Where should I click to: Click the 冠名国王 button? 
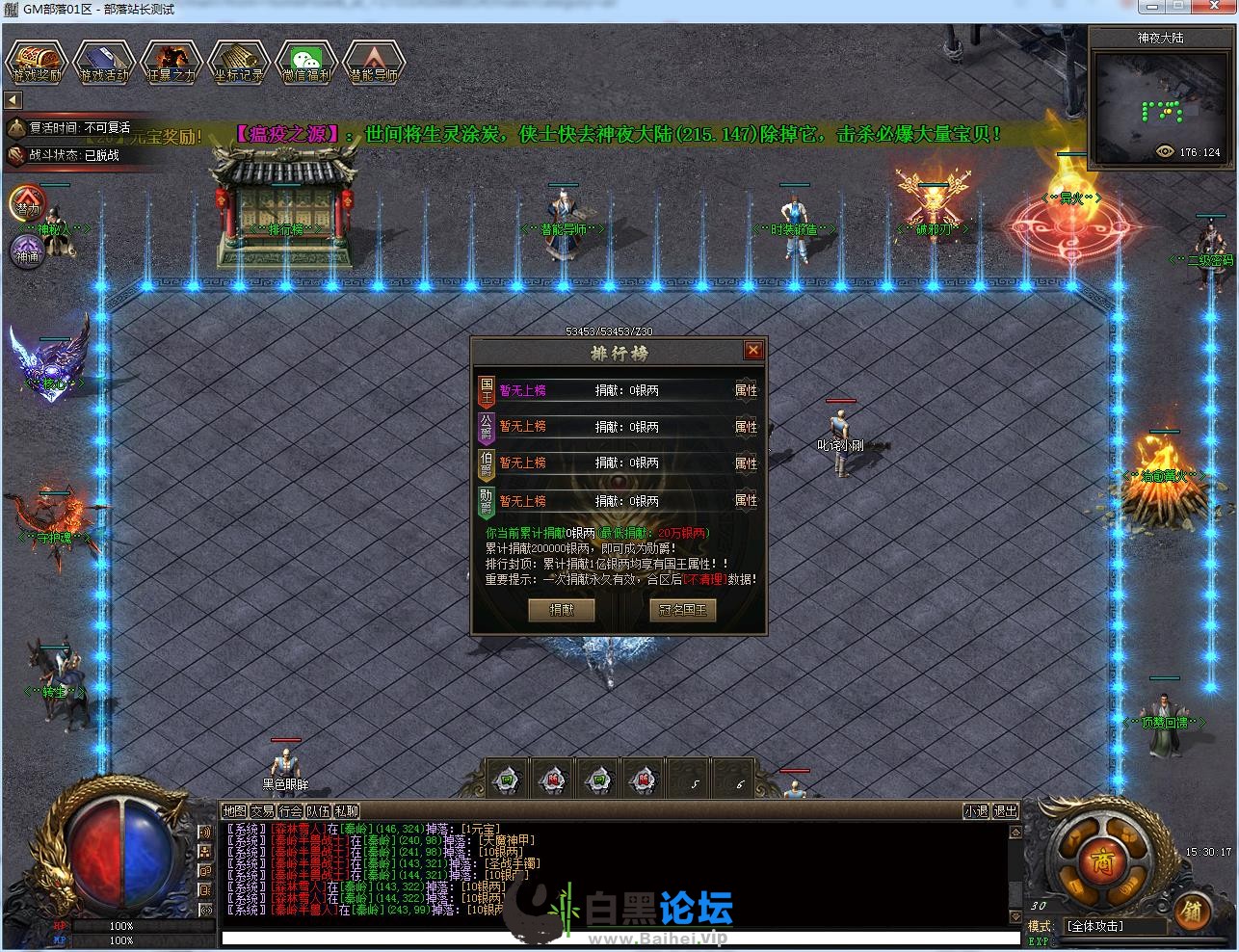click(x=682, y=610)
